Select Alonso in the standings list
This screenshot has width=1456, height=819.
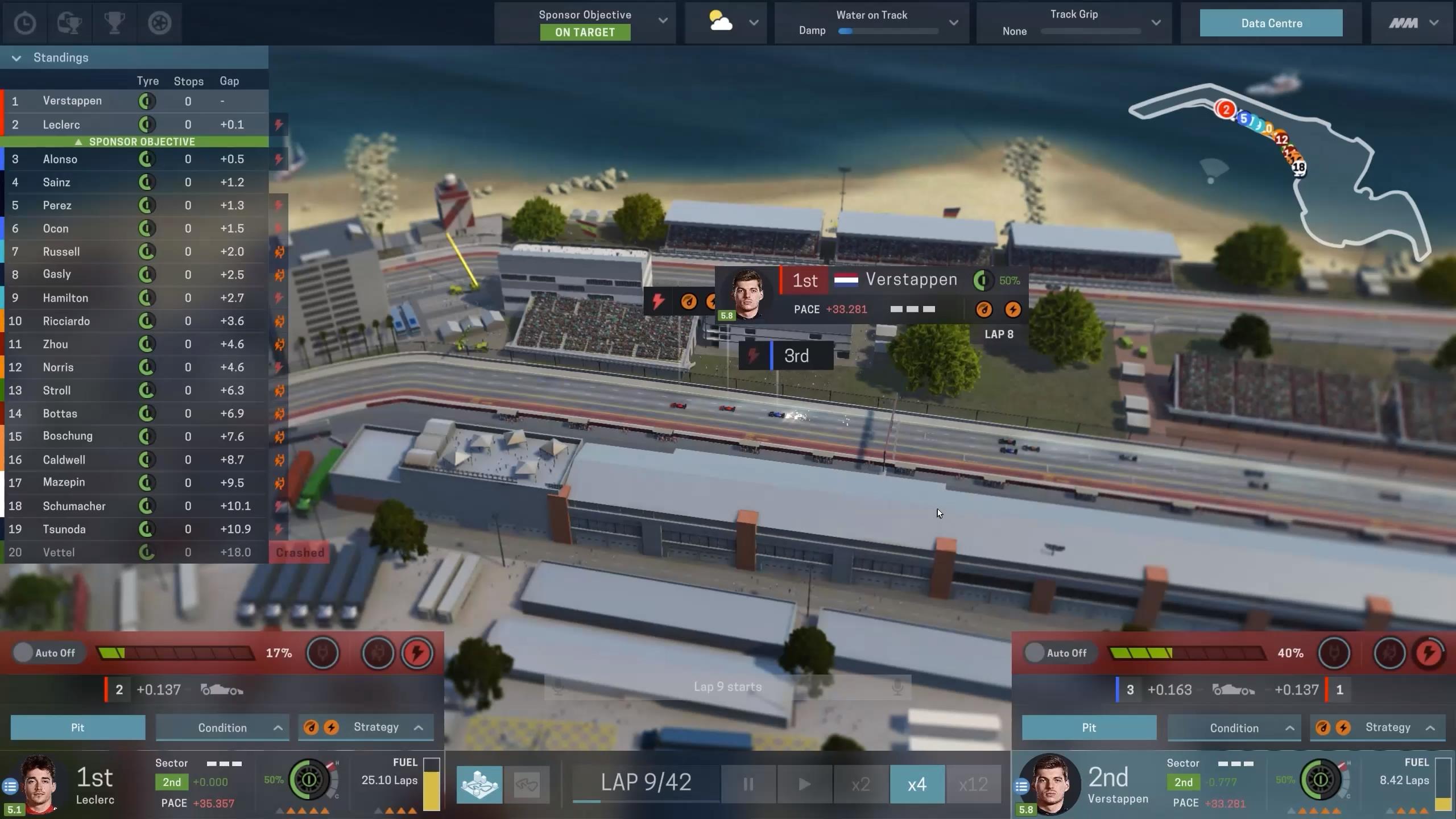pos(60,159)
